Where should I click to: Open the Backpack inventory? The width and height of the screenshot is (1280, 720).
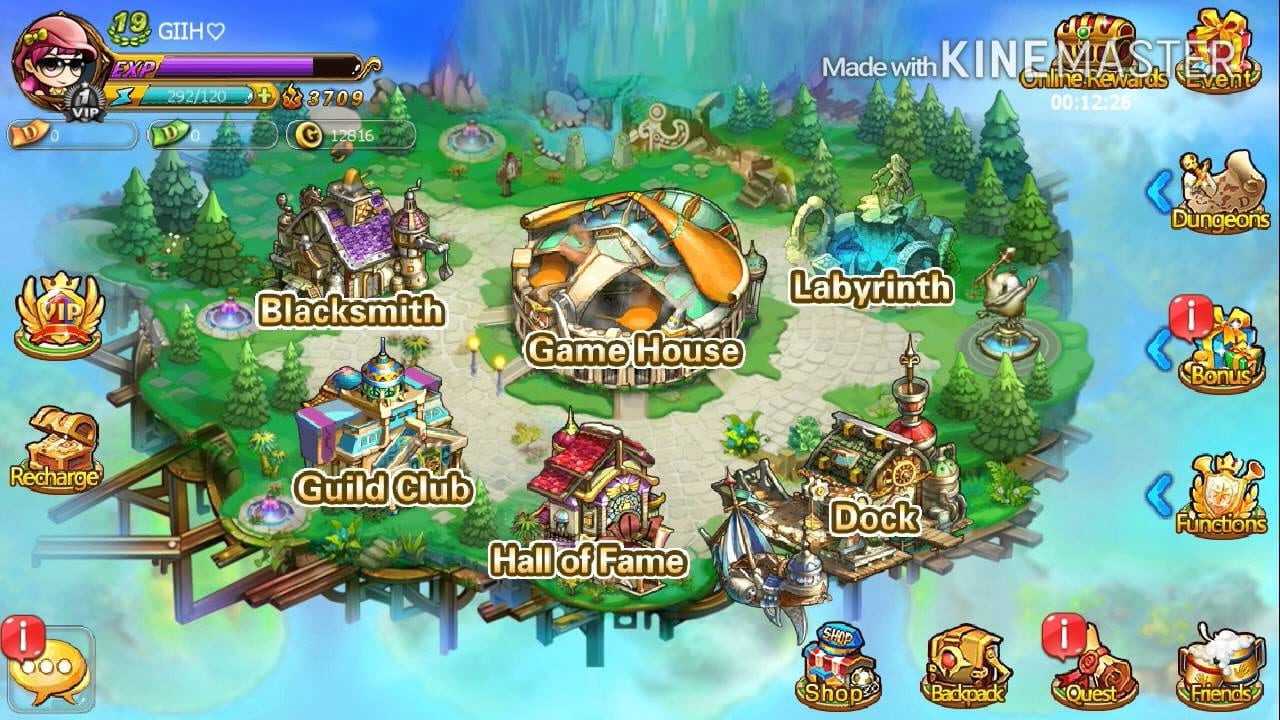tap(964, 665)
